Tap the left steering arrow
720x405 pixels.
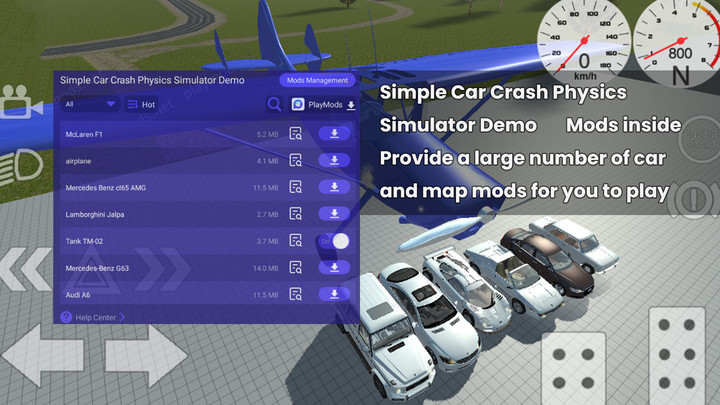(42, 357)
